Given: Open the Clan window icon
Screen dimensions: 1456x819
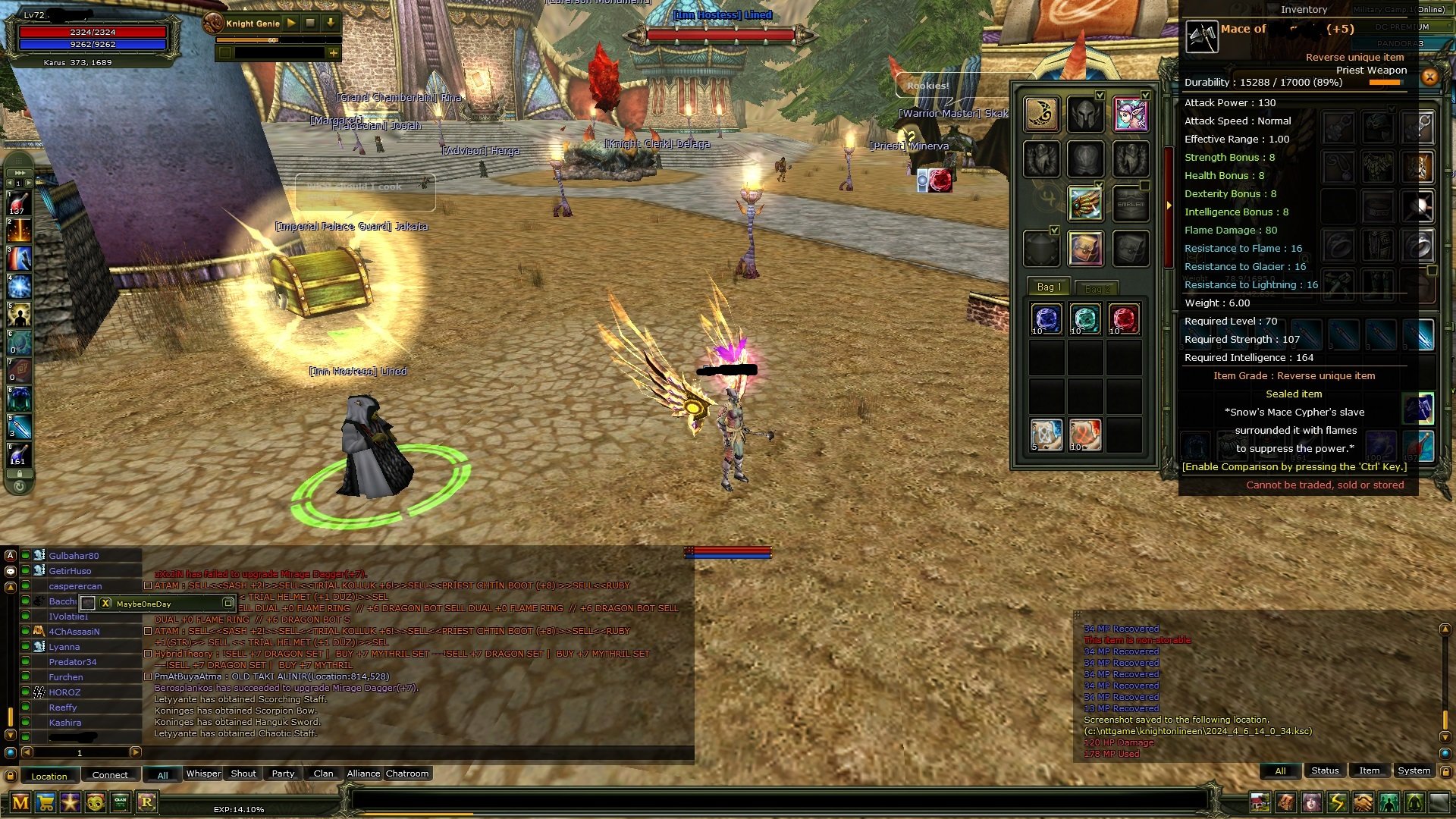Looking at the screenshot, I should pyautogui.click(x=119, y=804).
